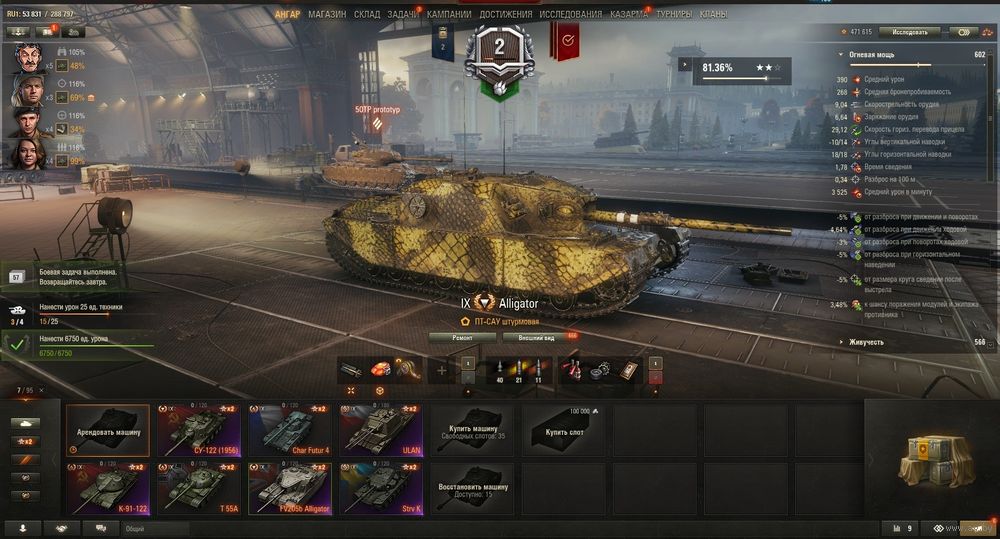Open the Казарма (Barracks) tab
1000x539 pixels.
pyautogui.click(x=629, y=15)
